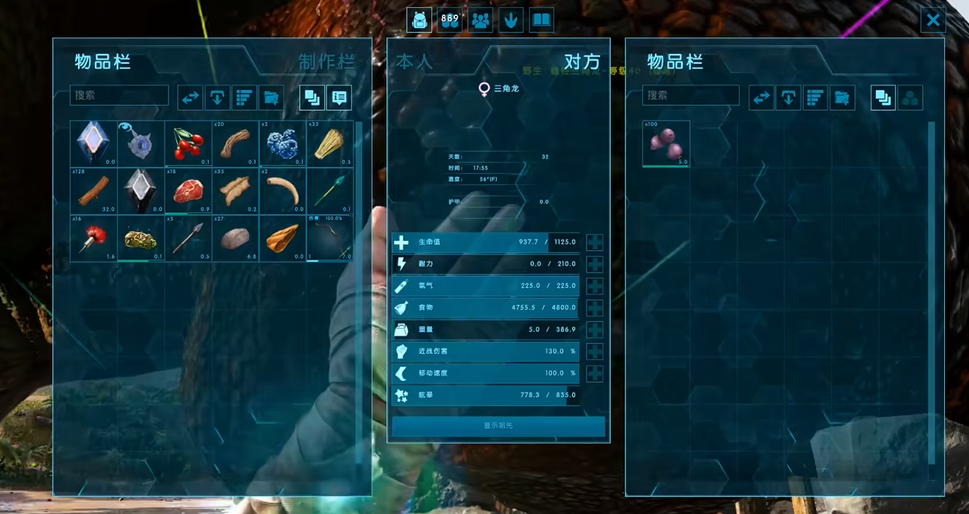
Task: Close the inventory screen
Action: (x=932, y=19)
